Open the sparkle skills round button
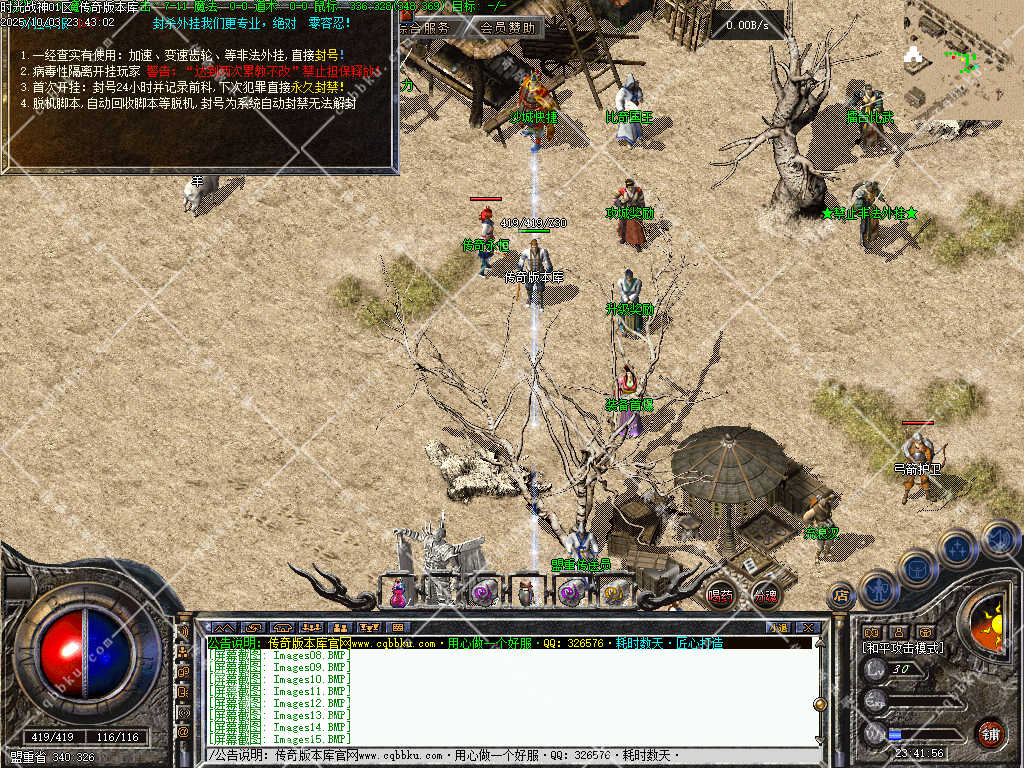 957,548
